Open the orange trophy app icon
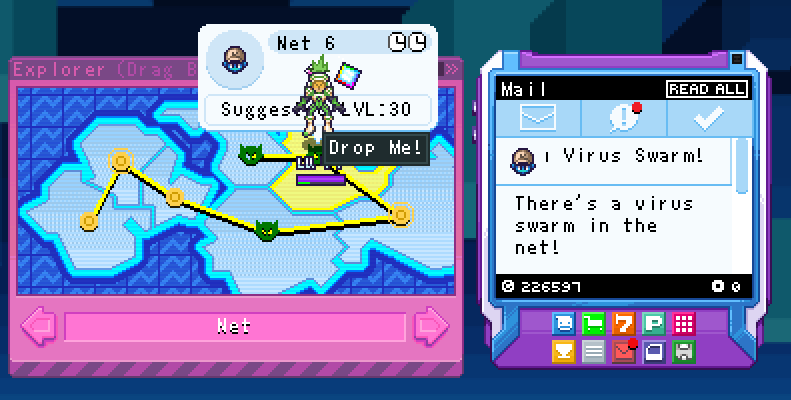 (564, 350)
